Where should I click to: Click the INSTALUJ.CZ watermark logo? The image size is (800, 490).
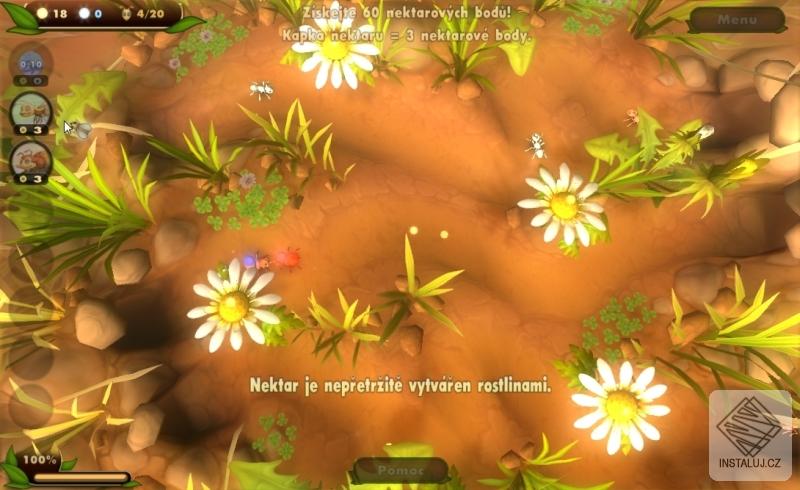(x=750, y=436)
